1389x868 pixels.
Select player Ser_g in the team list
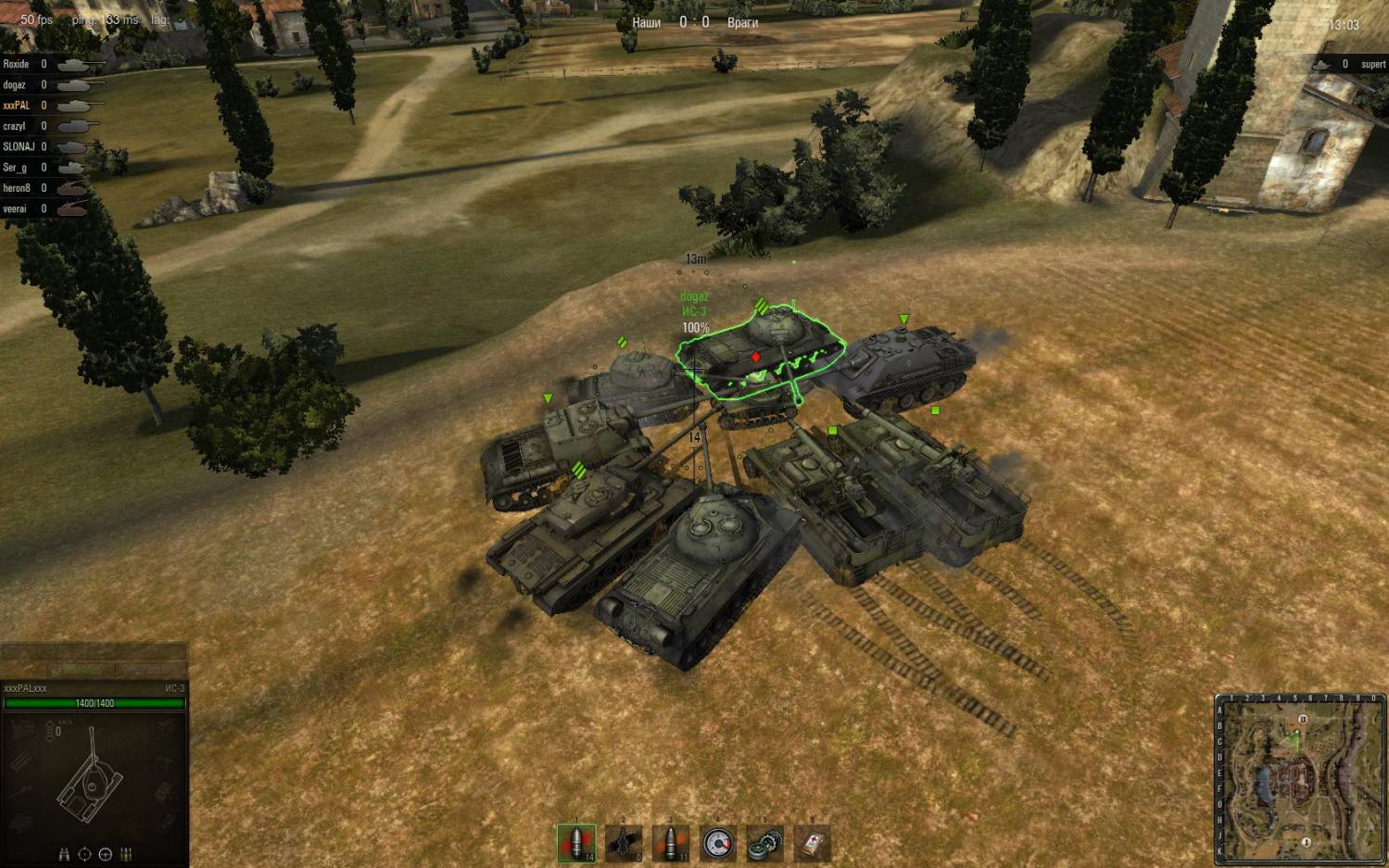click(15, 168)
